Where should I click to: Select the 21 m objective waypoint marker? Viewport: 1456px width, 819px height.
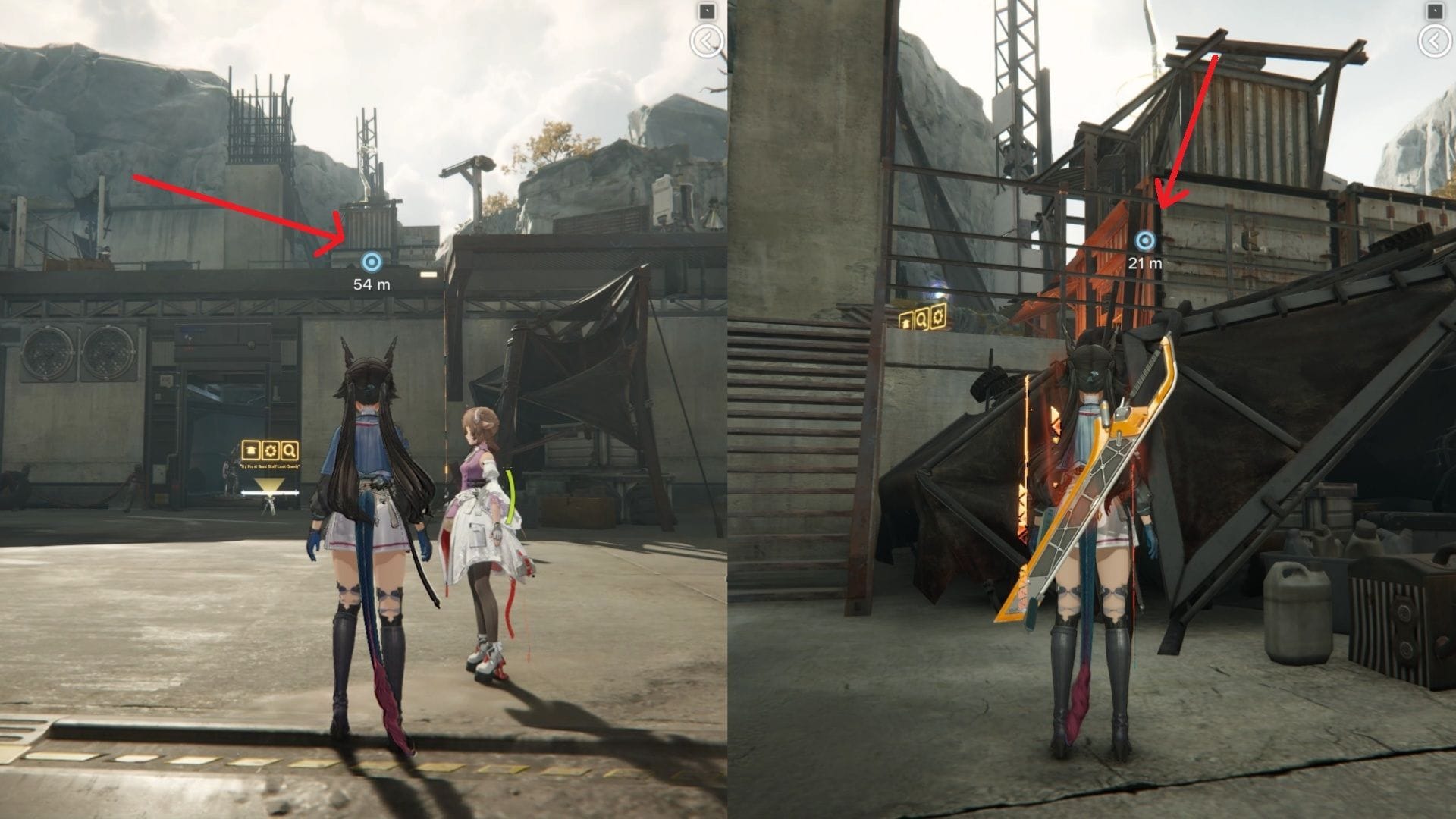click(1145, 241)
